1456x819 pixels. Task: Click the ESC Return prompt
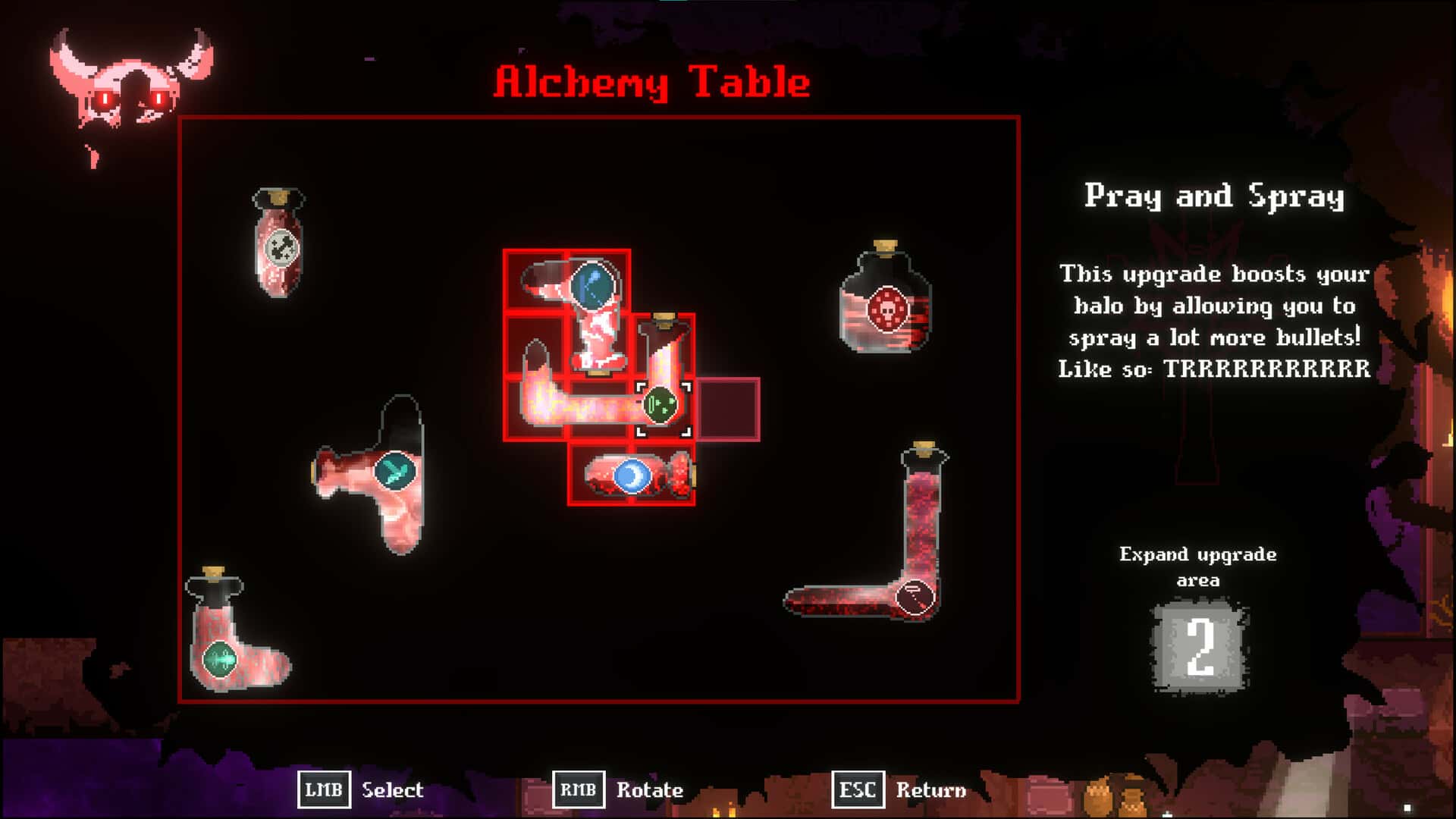pyautogui.click(x=899, y=791)
